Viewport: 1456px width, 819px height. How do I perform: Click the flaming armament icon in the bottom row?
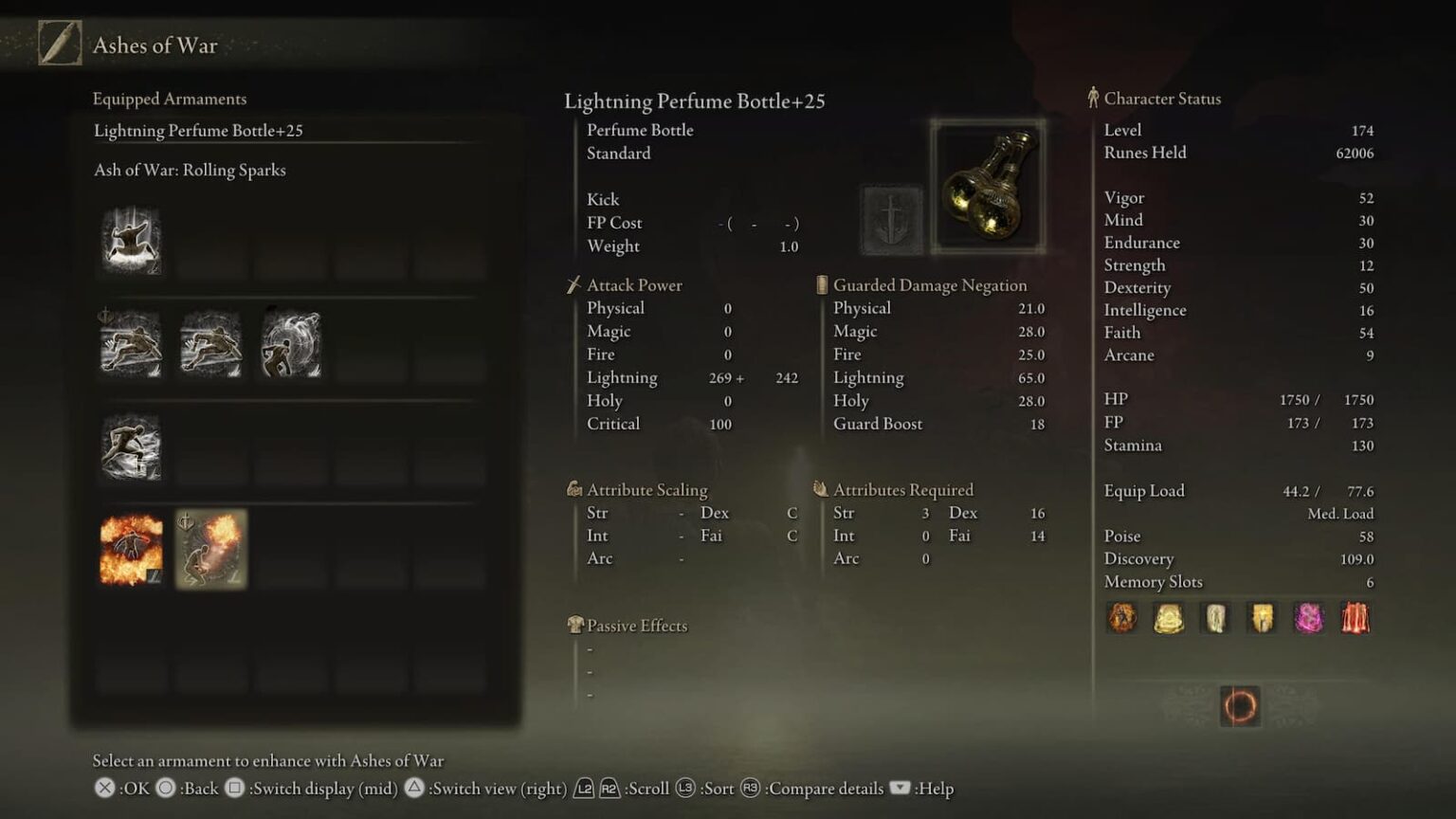tap(131, 548)
